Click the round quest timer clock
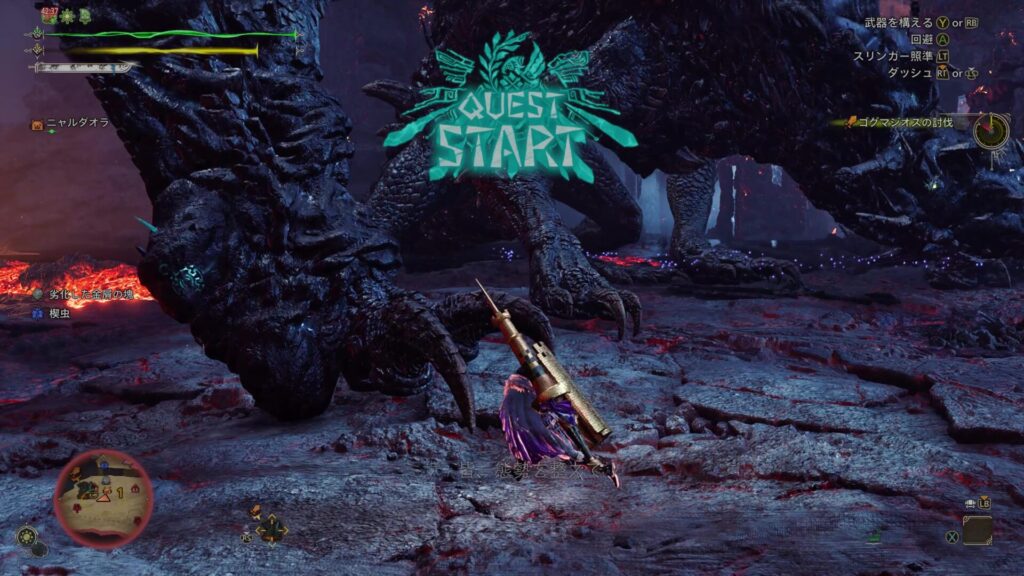 [x=990, y=130]
